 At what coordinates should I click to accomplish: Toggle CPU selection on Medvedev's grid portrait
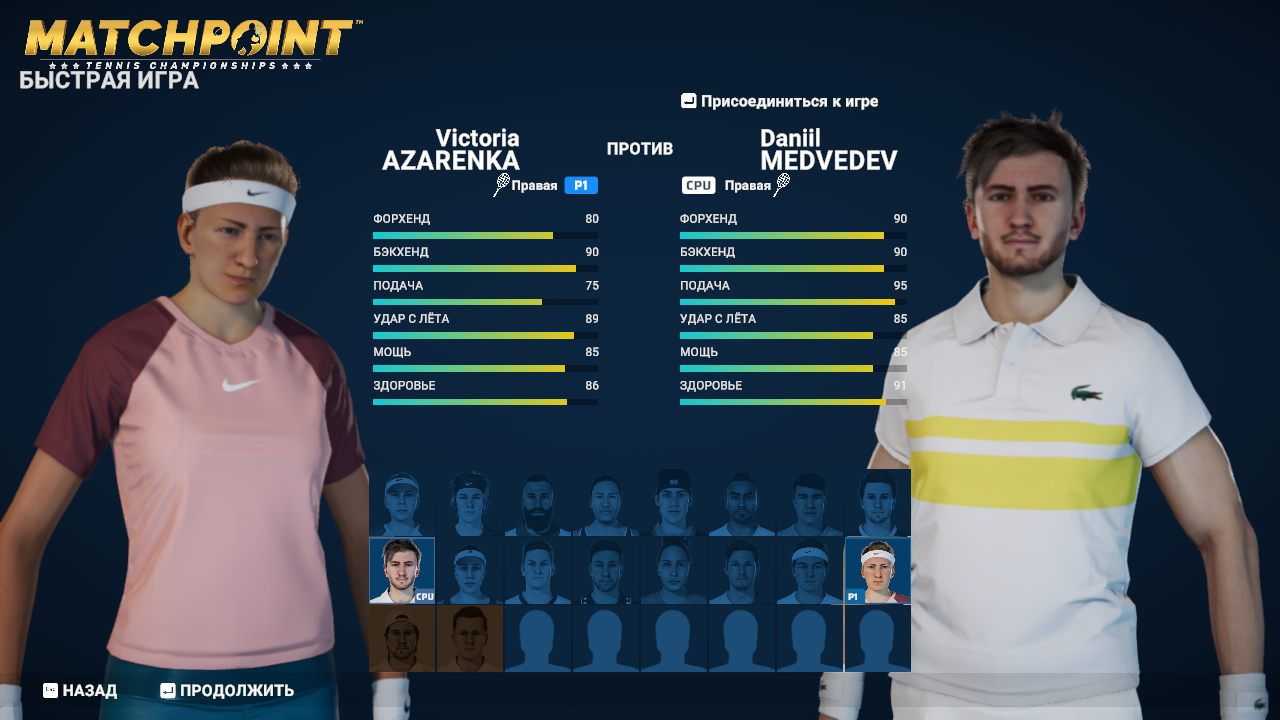coord(403,570)
